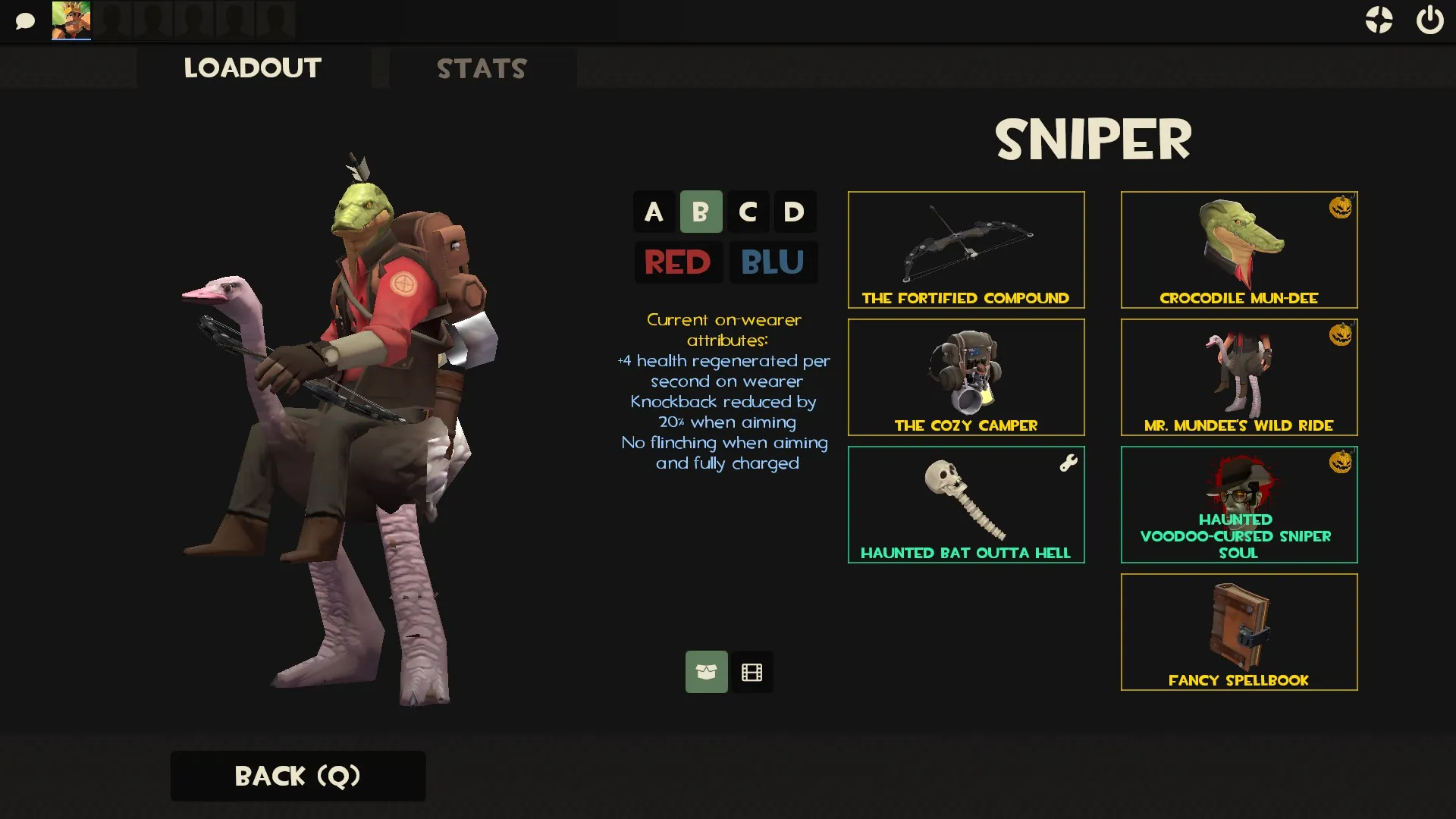Preview the RED team colors
The width and height of the screenshot is (1456, 819).
(x=678, y=262)
